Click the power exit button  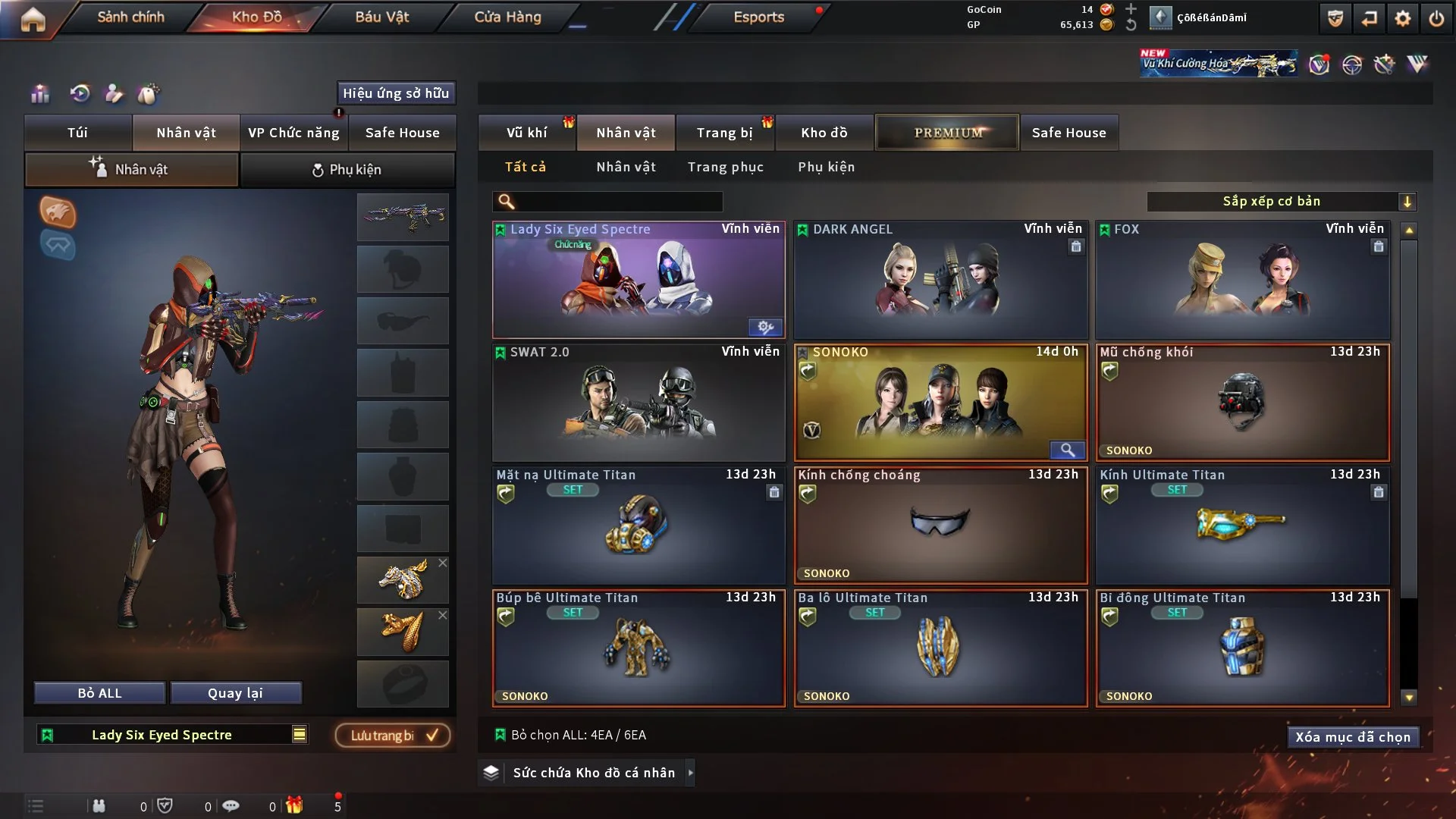(x=1436, y=18)
